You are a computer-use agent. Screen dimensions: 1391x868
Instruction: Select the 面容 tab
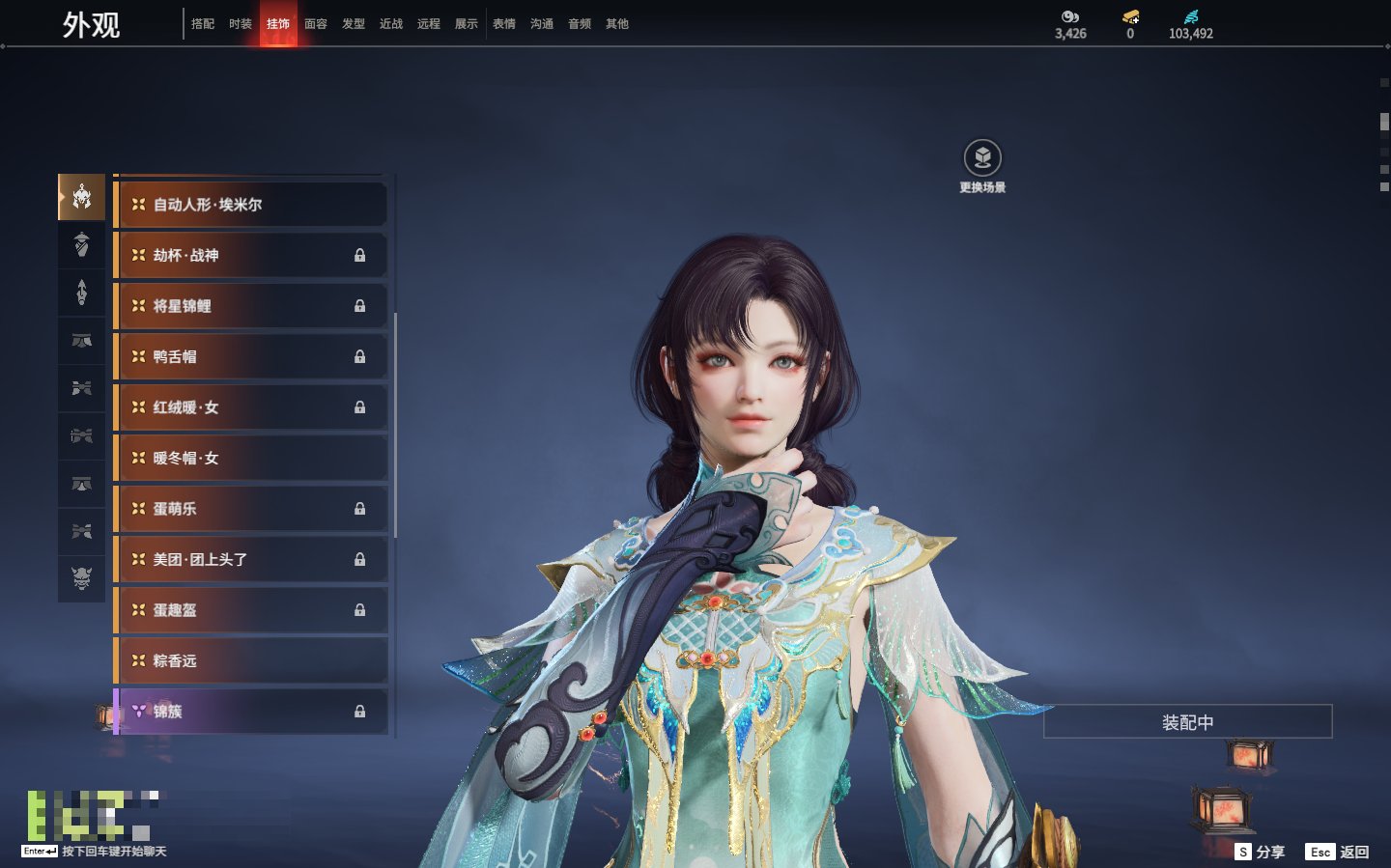tap(316, 24)
